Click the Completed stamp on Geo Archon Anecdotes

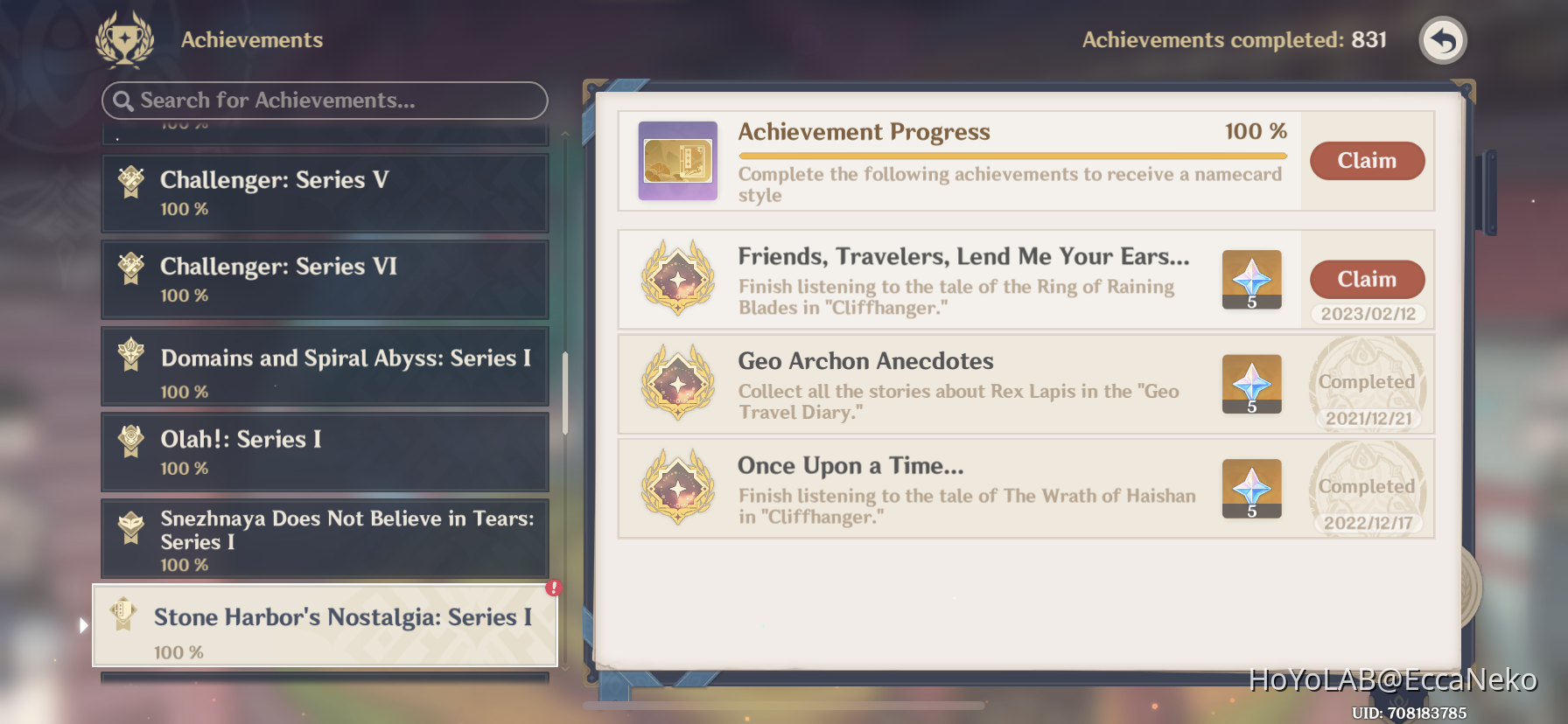[1367, 382]
